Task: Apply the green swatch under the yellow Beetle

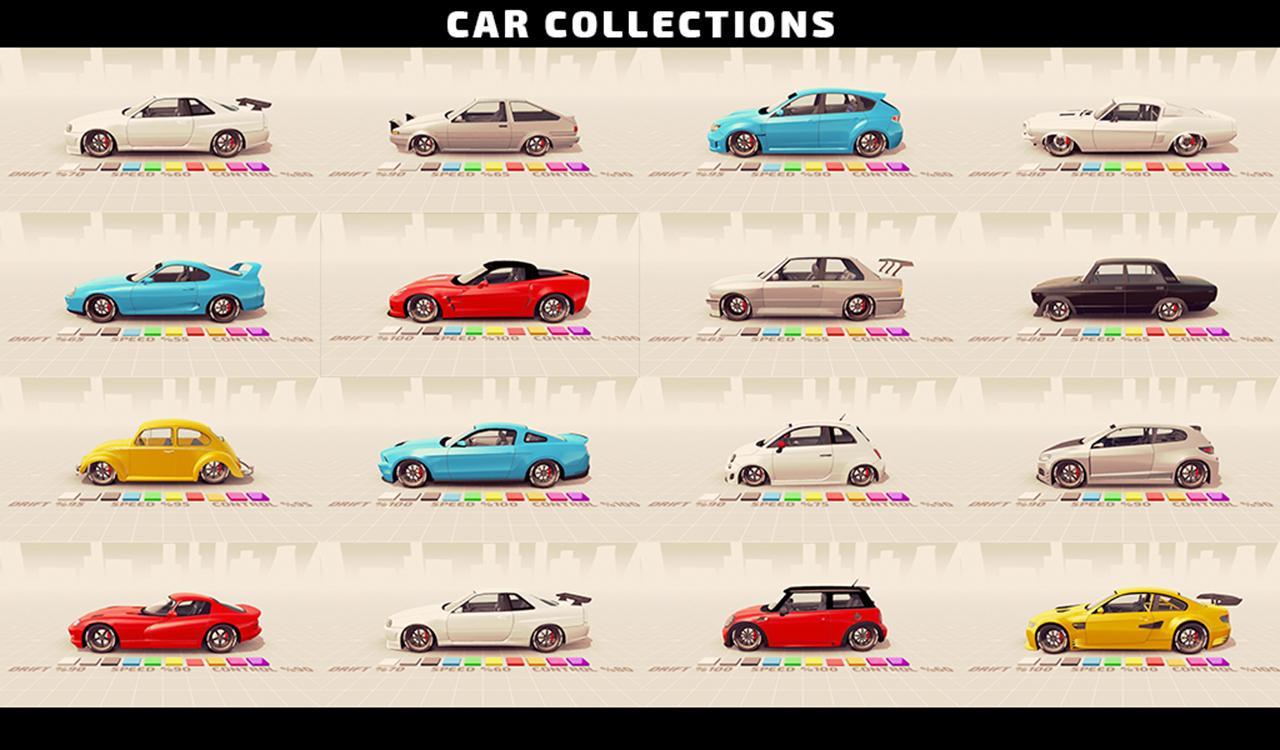Action: [151, 497]
